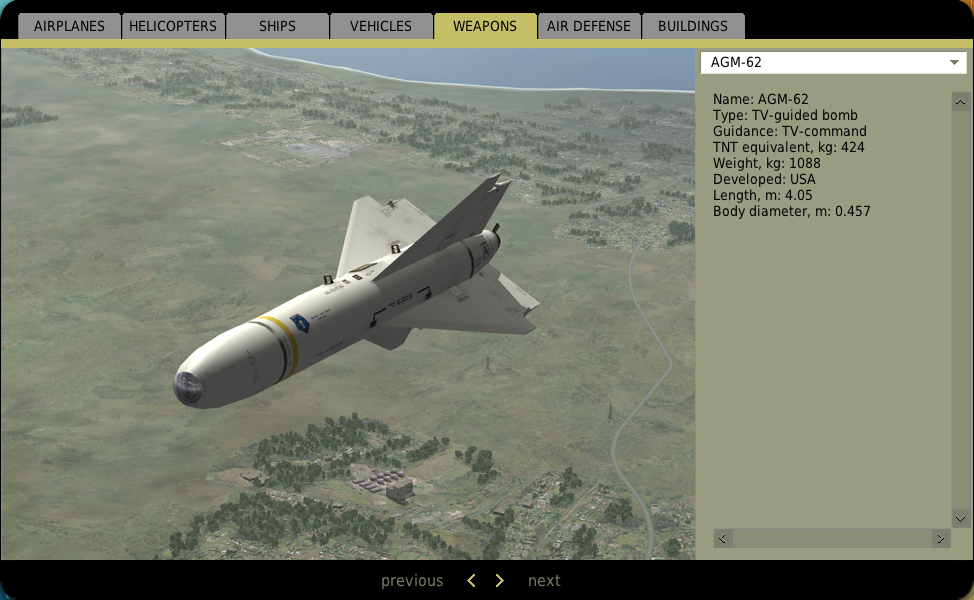974x600 pixels.
Task: Advance to the next encyclopedia entry
Action: coord(544,581)
